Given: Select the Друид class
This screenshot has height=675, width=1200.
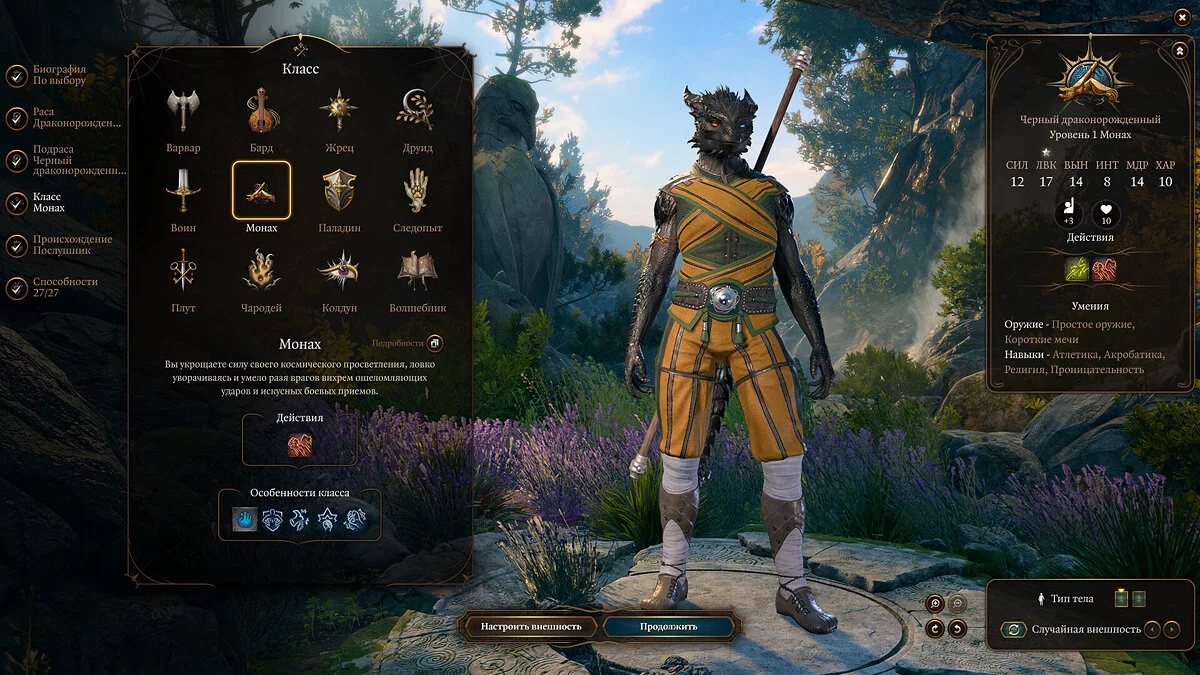Looking at the screenshot, I should point(417,112).
